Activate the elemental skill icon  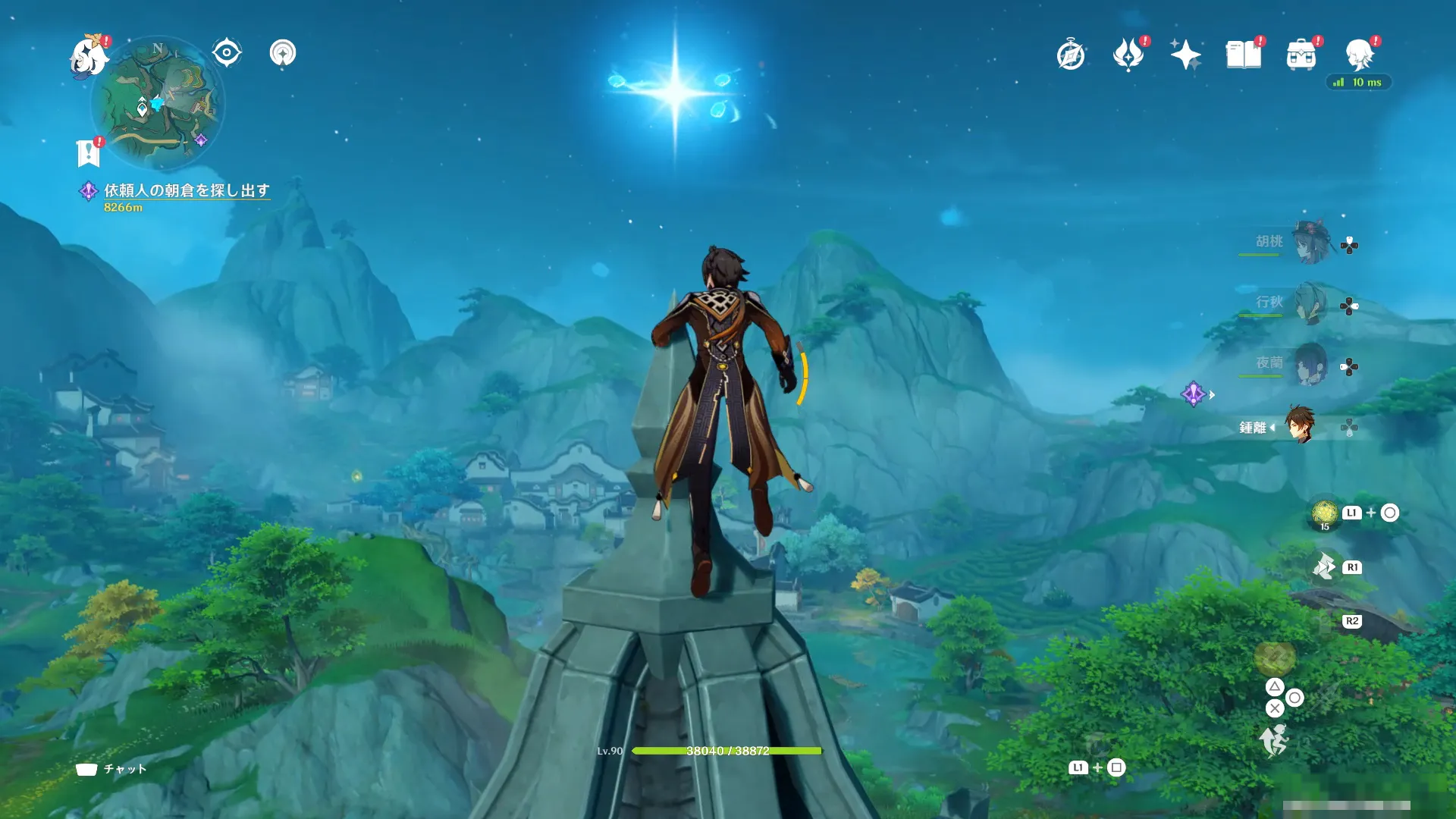[x=1325, y=566]
